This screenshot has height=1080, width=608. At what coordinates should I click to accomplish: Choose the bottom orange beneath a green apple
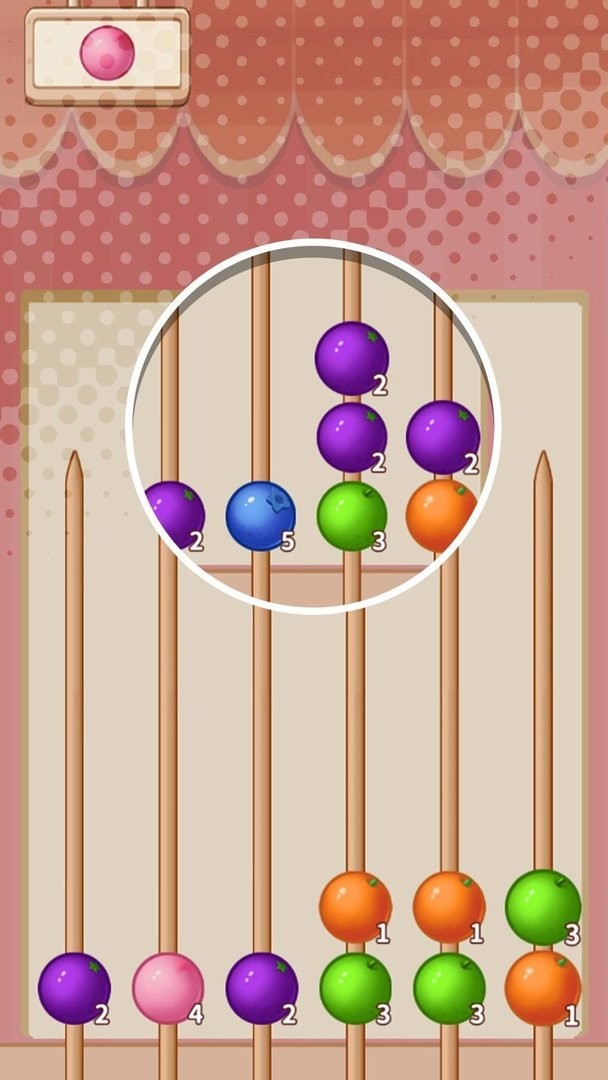(x=543, y=988)
